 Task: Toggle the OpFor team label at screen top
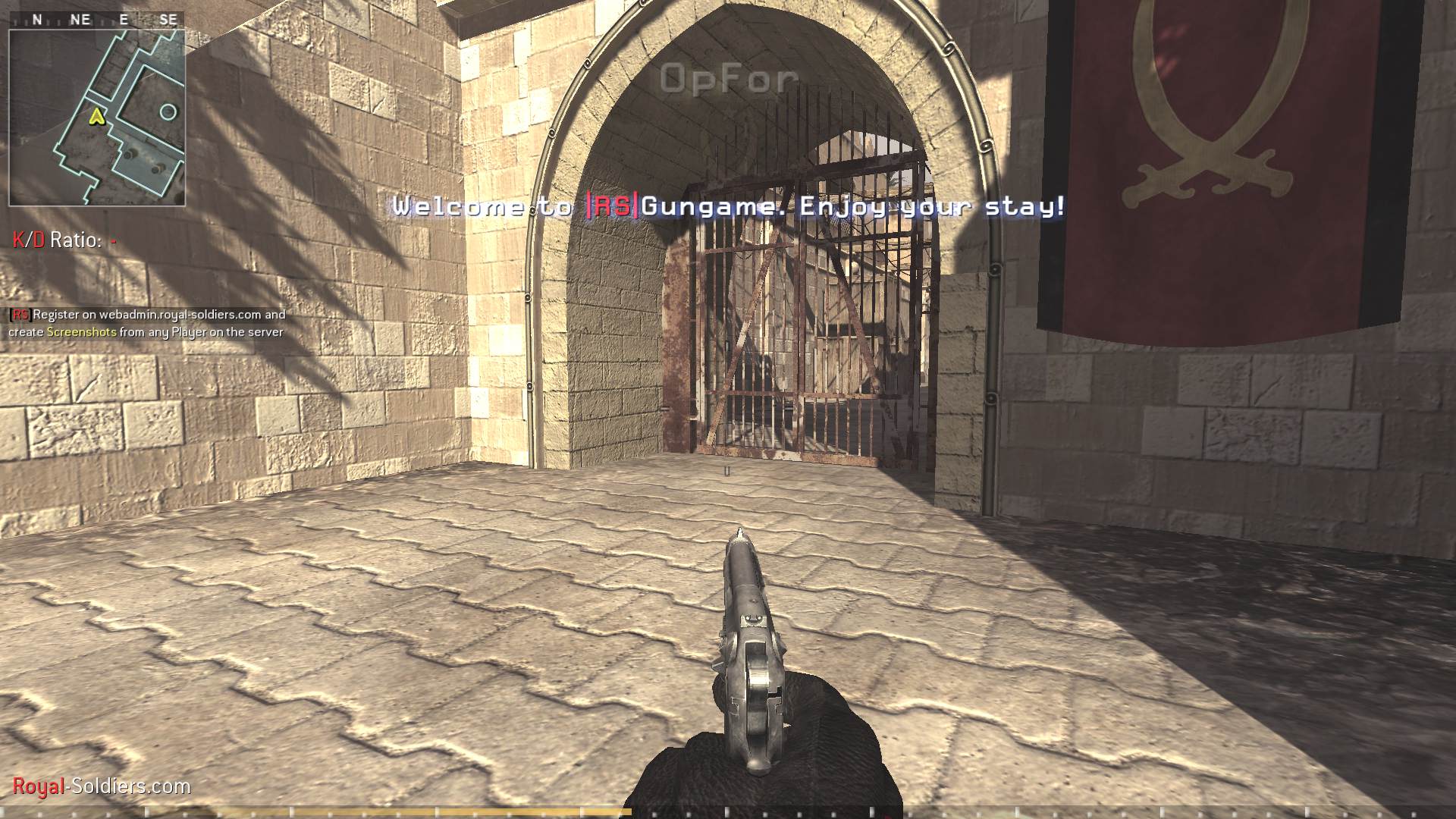click(729, 77)
